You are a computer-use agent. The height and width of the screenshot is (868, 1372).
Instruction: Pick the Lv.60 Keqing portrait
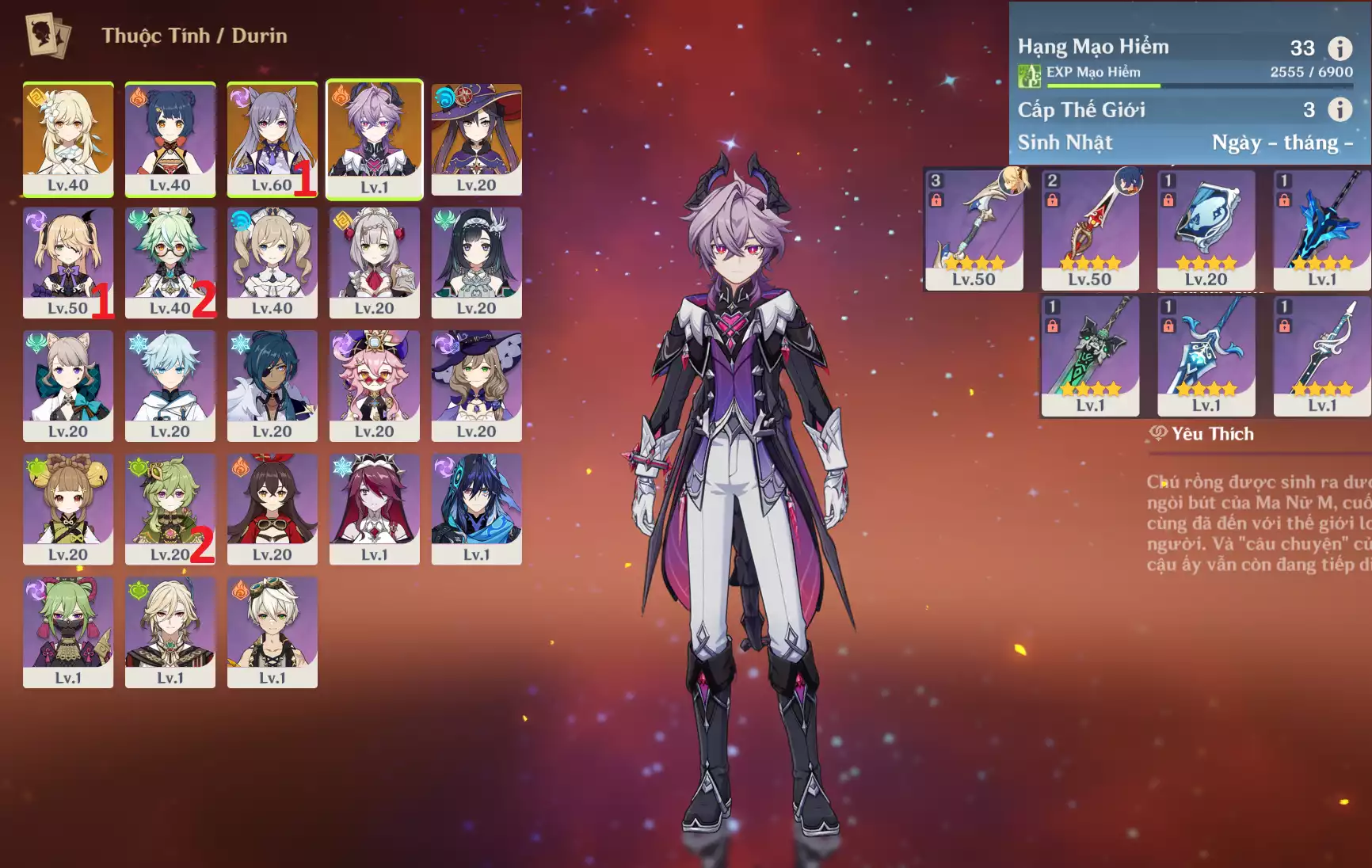click(x=272, y=139)
